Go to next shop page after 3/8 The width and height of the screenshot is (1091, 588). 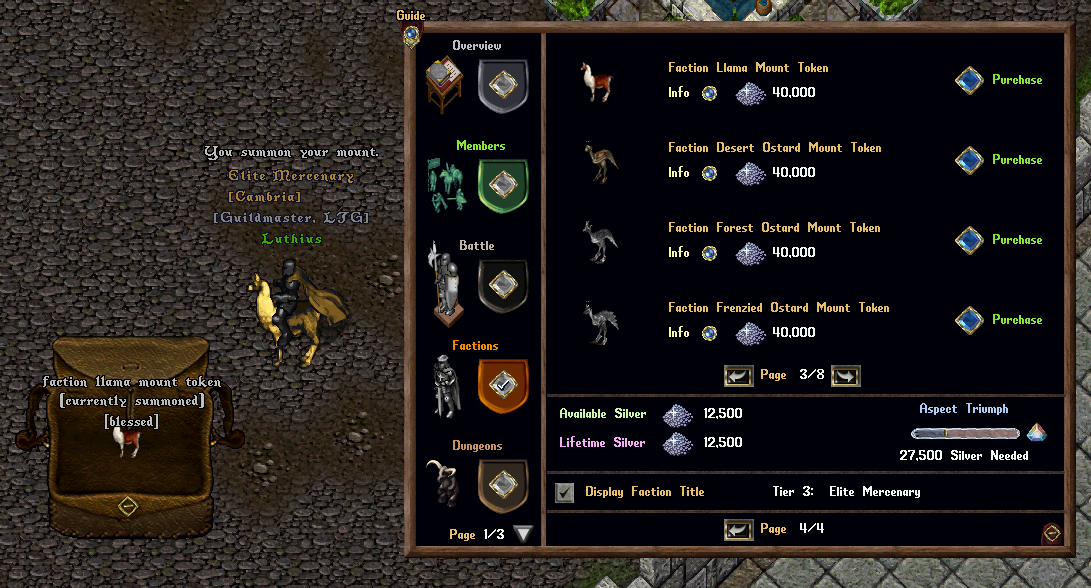845,376
